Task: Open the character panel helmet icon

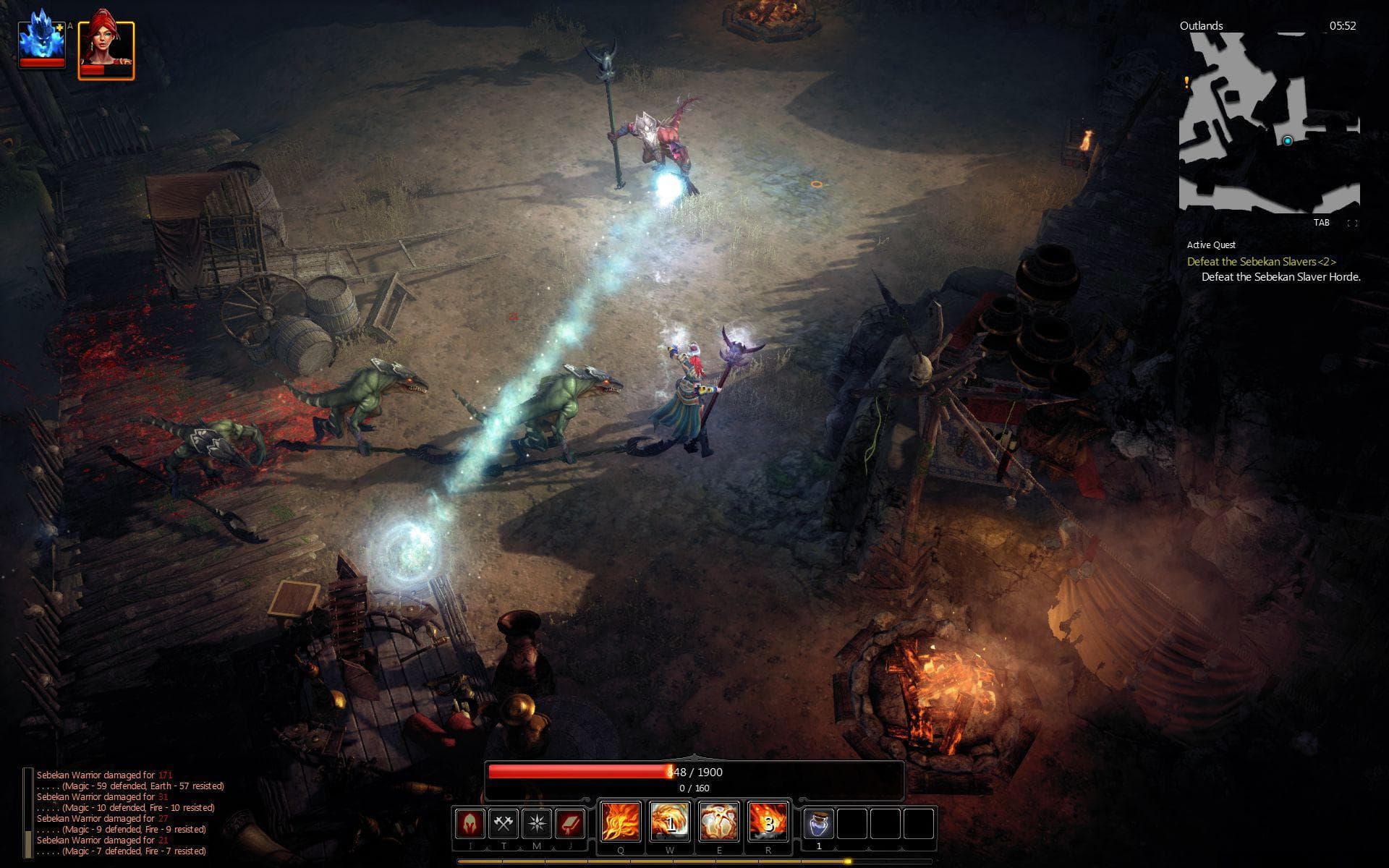Action: [470, 822]
